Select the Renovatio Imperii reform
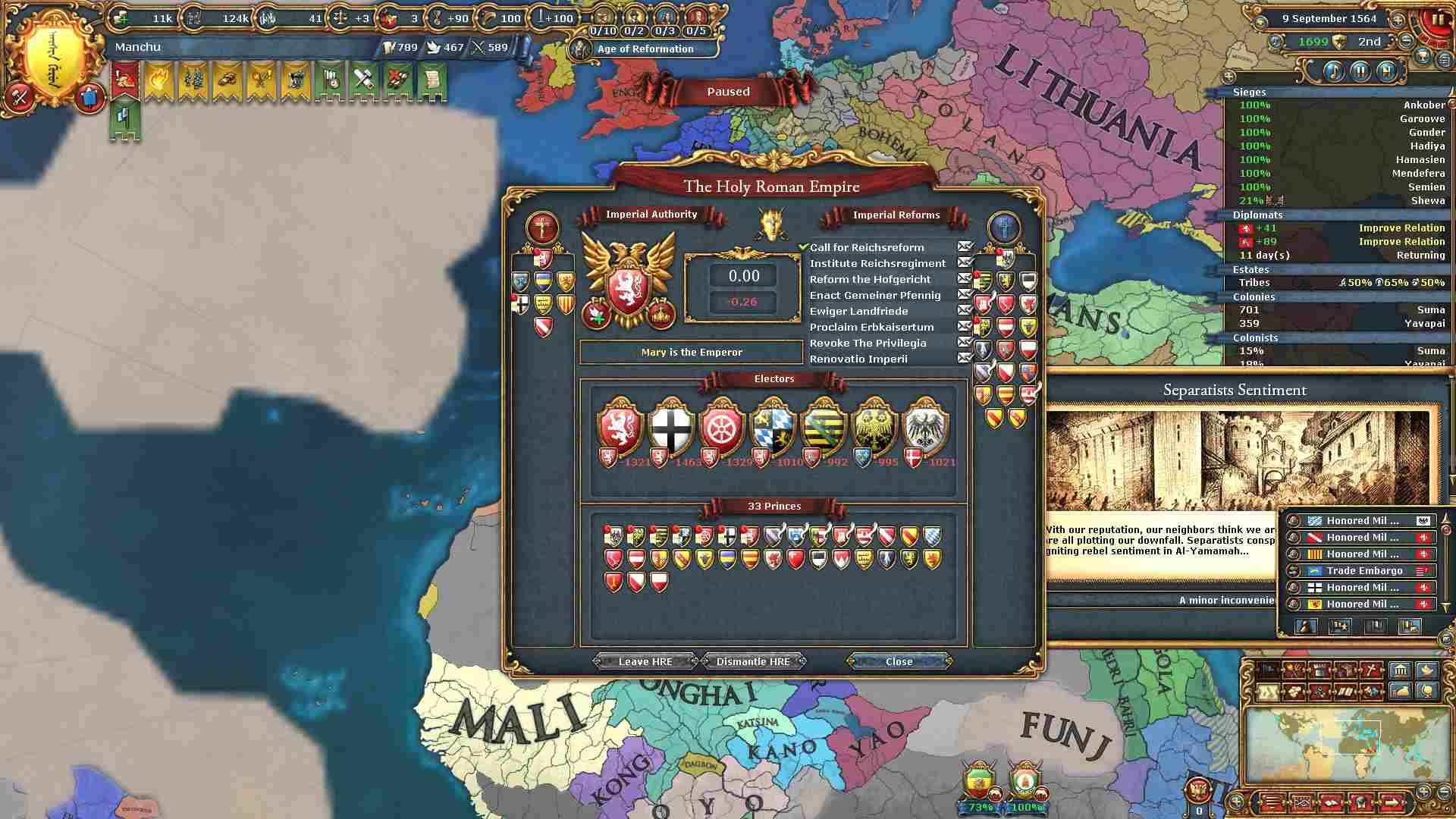 pos(858,359)
